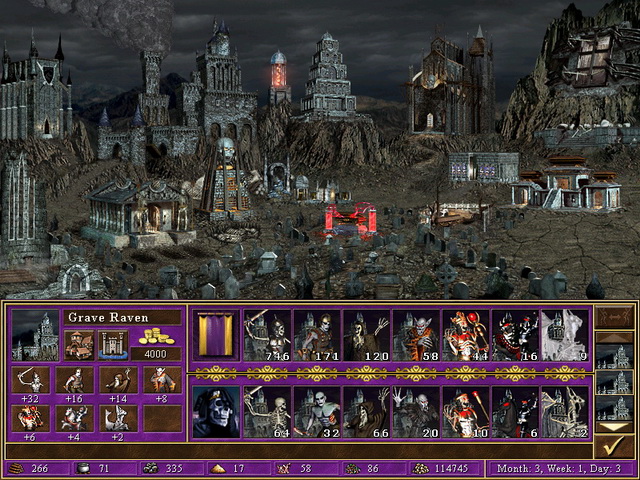Screen dimensions: 640x480
Task: Choose the hero's stack of 66 wraiths
Action: click(x=365, y=412)
